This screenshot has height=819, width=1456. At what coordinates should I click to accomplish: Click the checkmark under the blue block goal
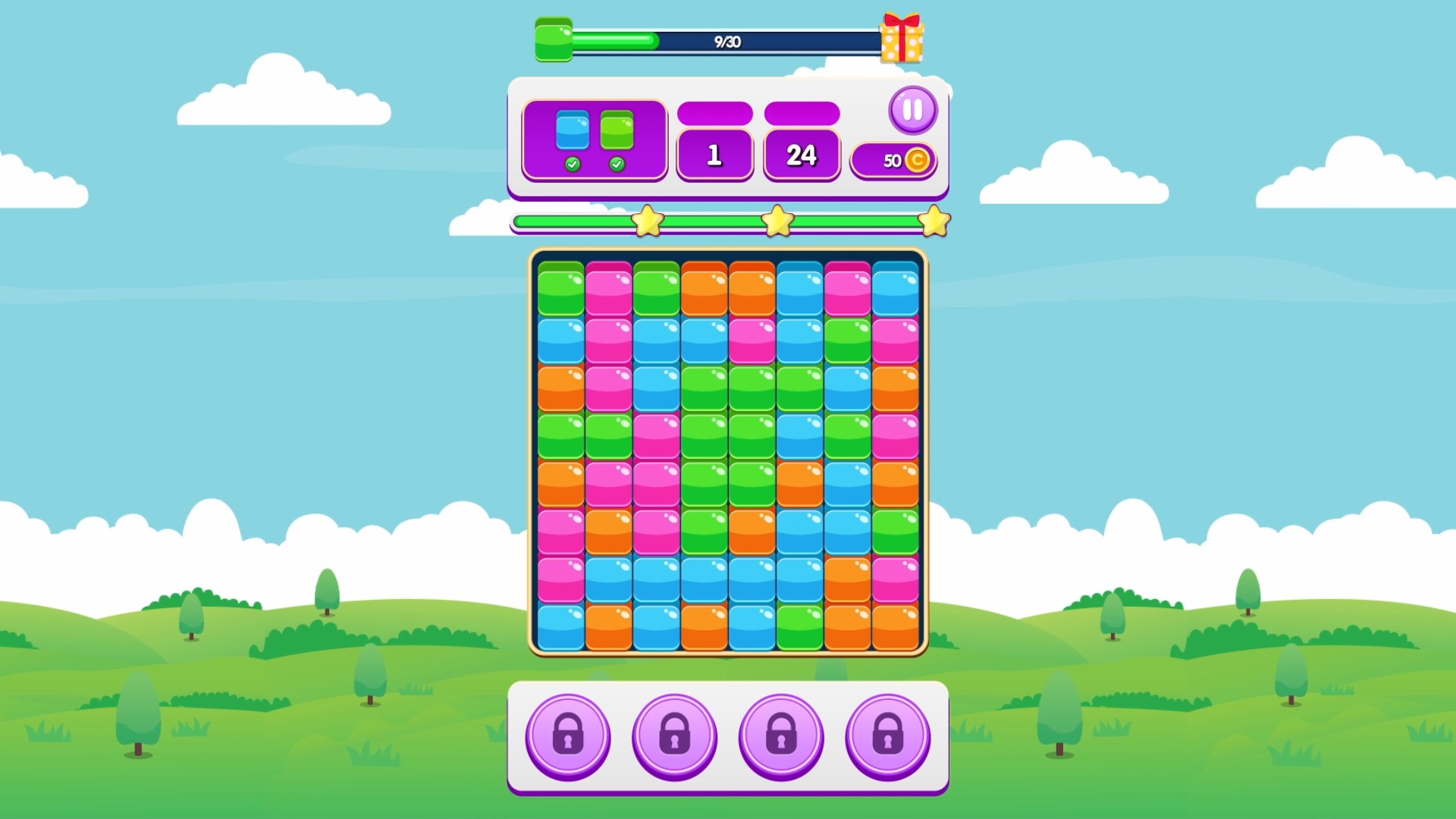(x=573, y=163)
